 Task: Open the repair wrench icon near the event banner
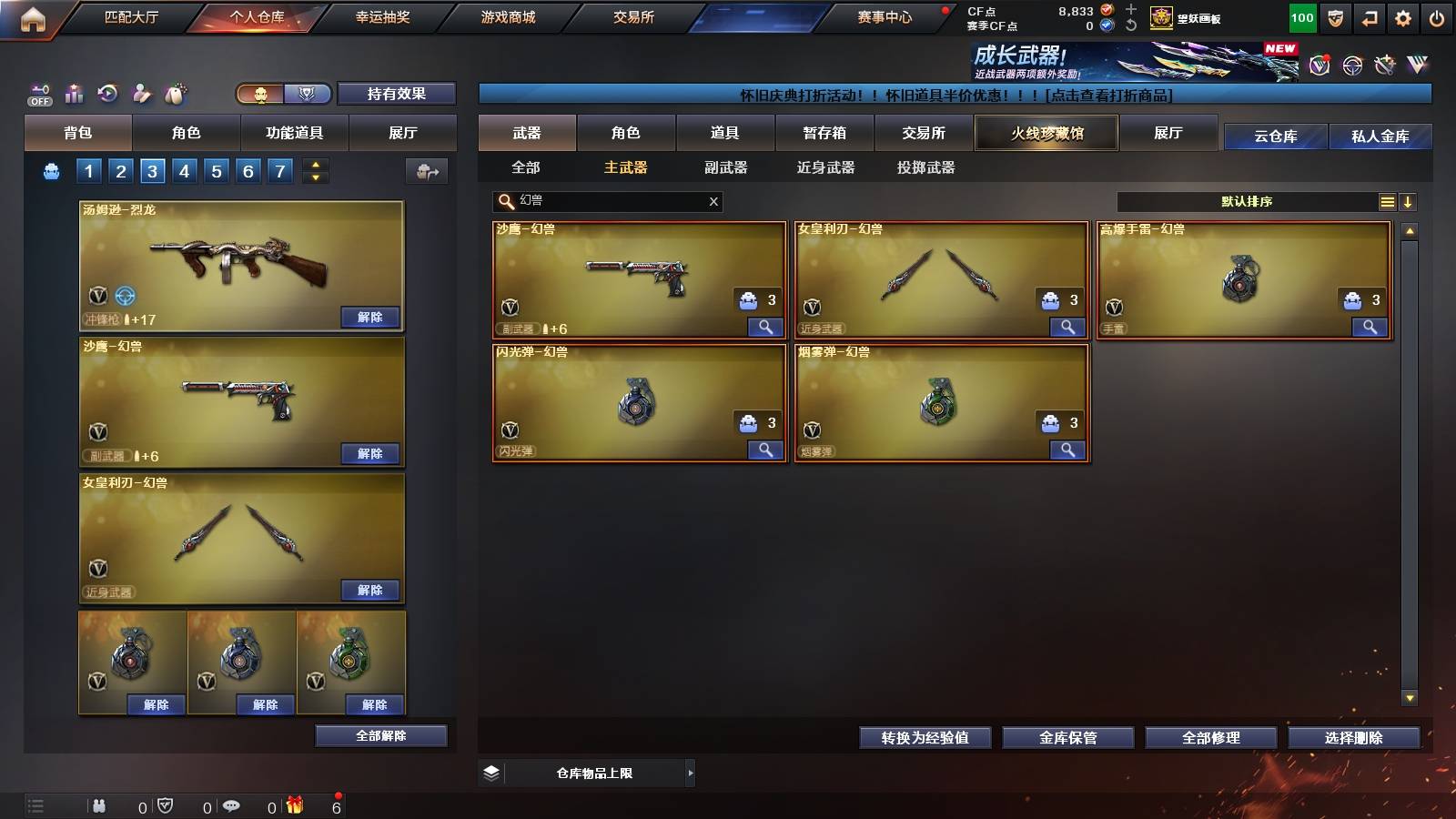click(1385, 66)
